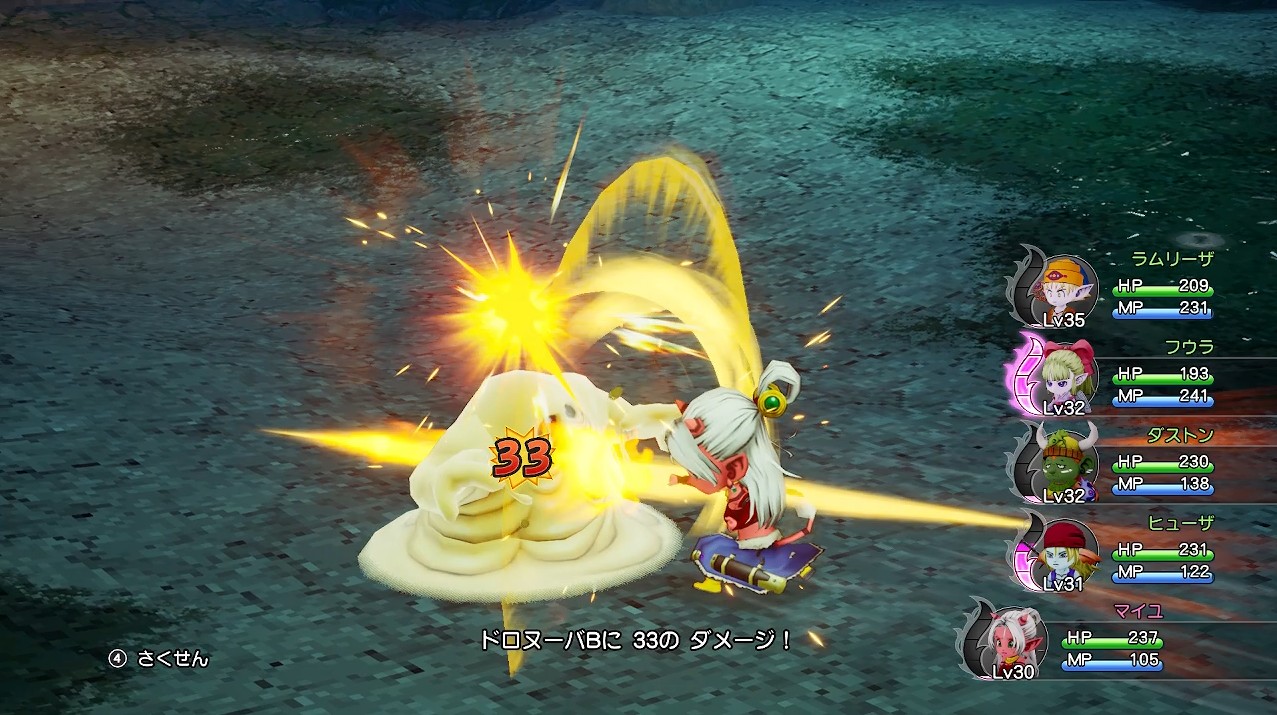
Task: Open the さくせん tactics option
Action: pyautogui.click(x=172, y=659)
